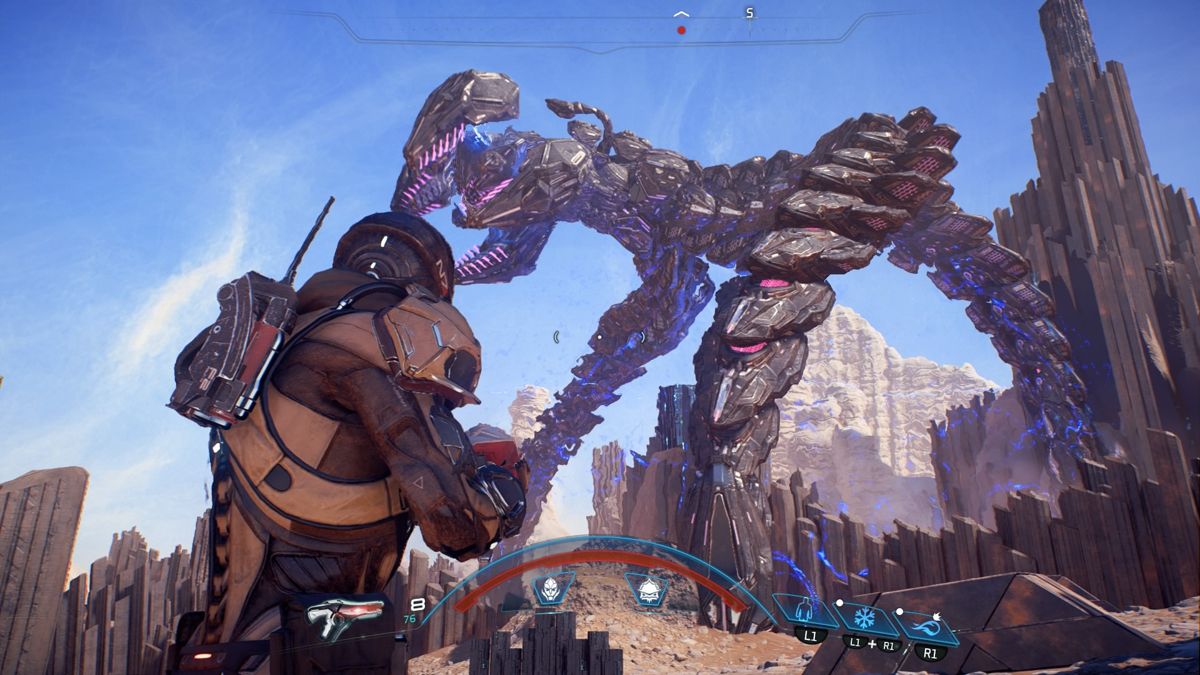This screenshot has width=1200, height=675.
Task: Activate the snowflake cryo ability
Action: [x=864, y=617]
